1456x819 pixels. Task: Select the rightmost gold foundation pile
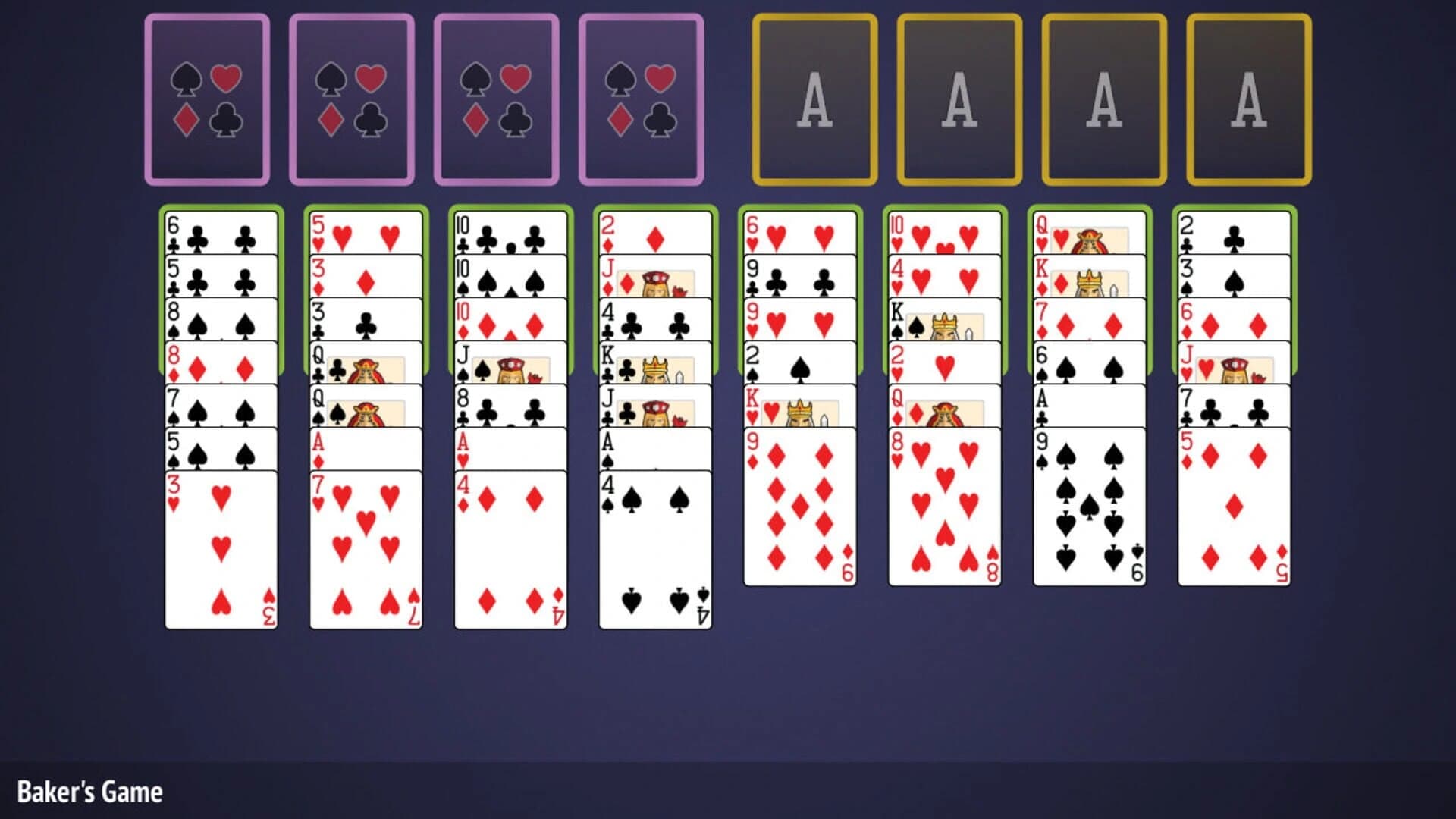pos(1246,97)
